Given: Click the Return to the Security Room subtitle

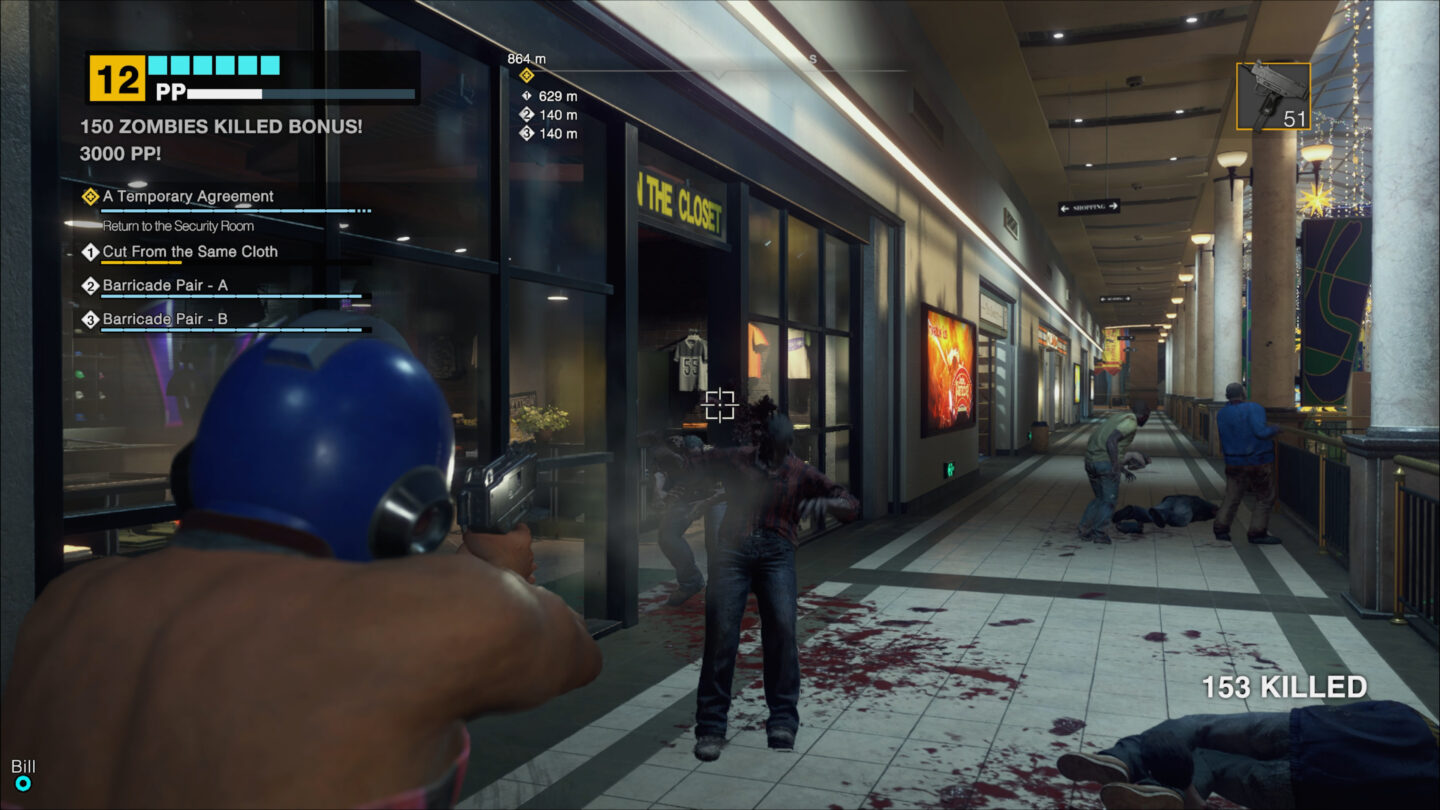Looking at the screenshot, I should coord(176,226).
